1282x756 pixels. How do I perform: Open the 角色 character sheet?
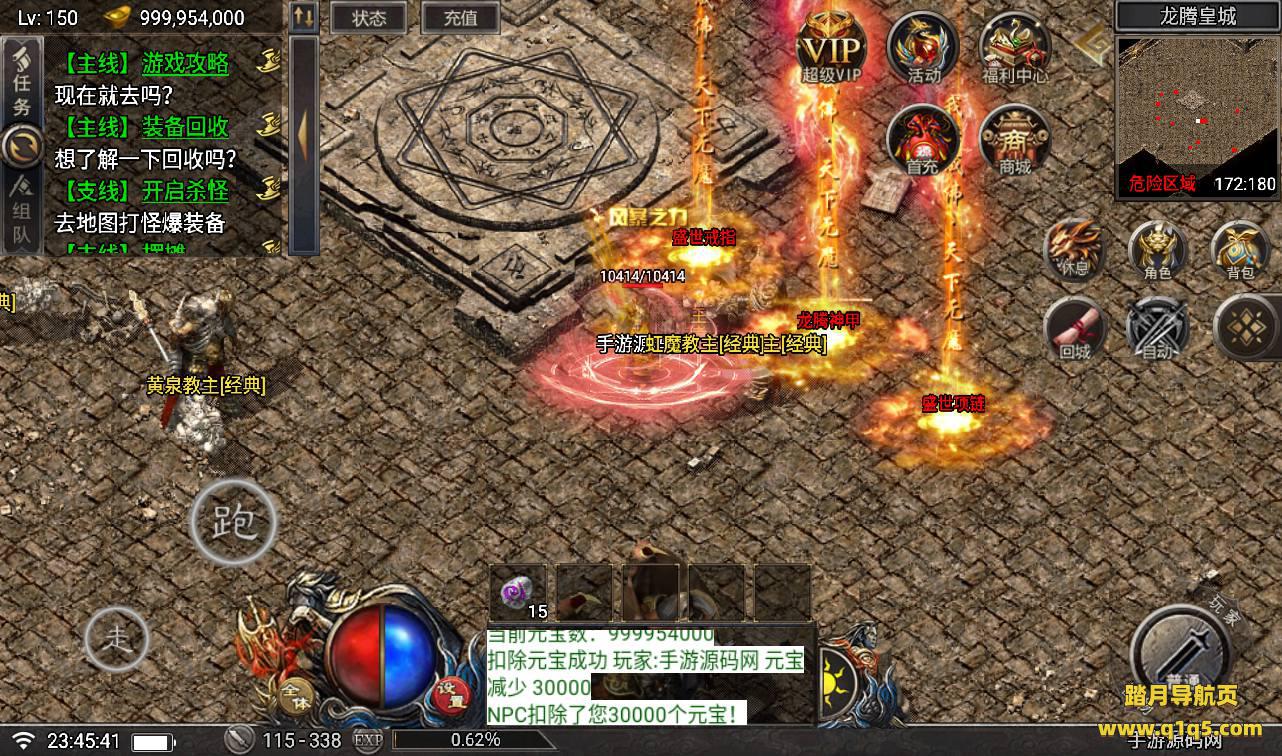[1157, 247]
